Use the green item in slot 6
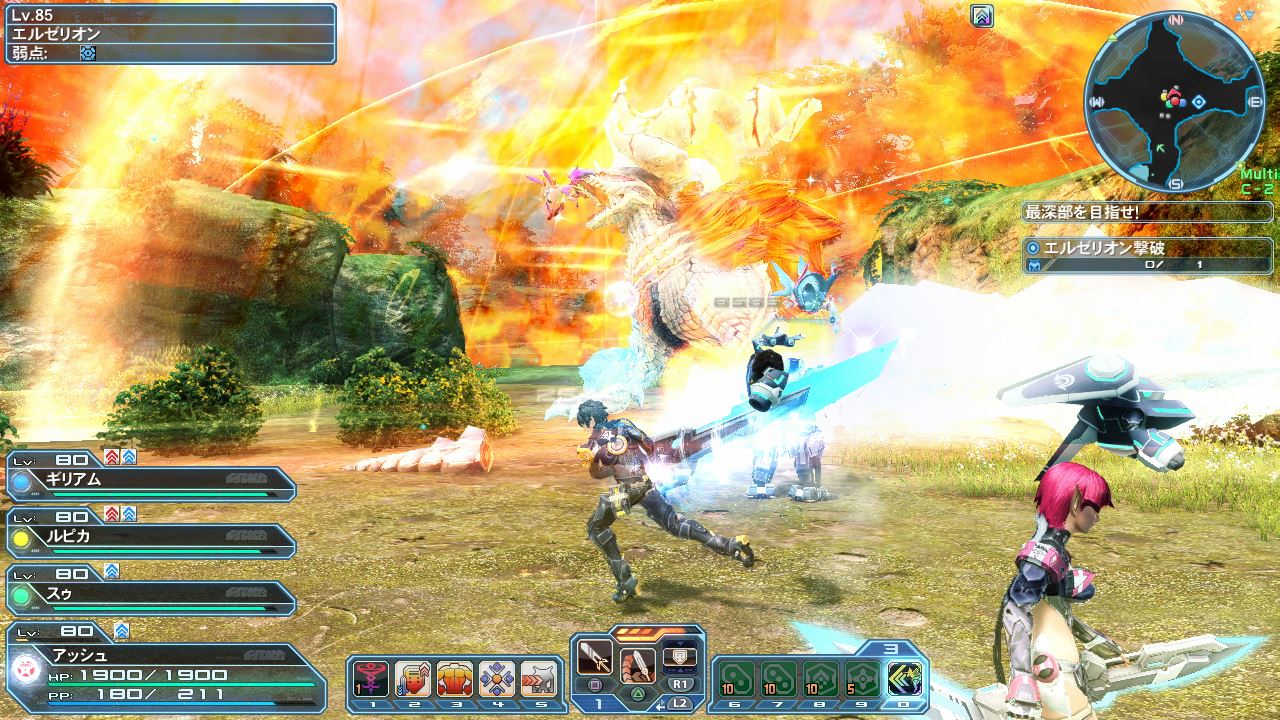This screenshot has width=1280, height=720. [x=737, y=678]
